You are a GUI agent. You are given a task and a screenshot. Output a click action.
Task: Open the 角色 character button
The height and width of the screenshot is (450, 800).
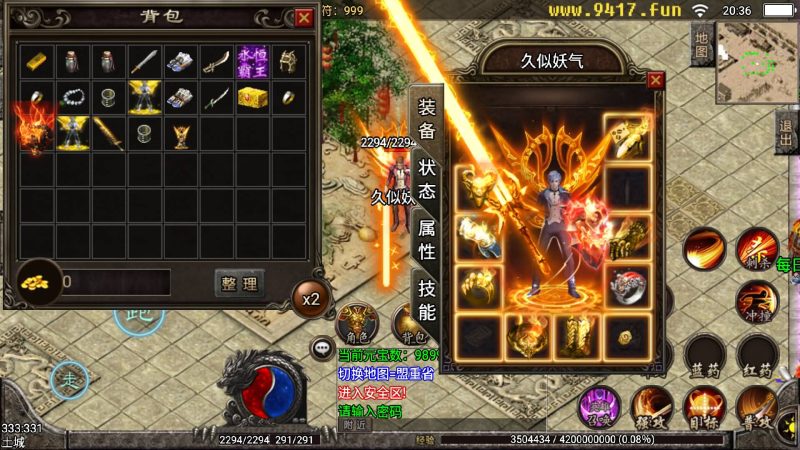point(355,322)
